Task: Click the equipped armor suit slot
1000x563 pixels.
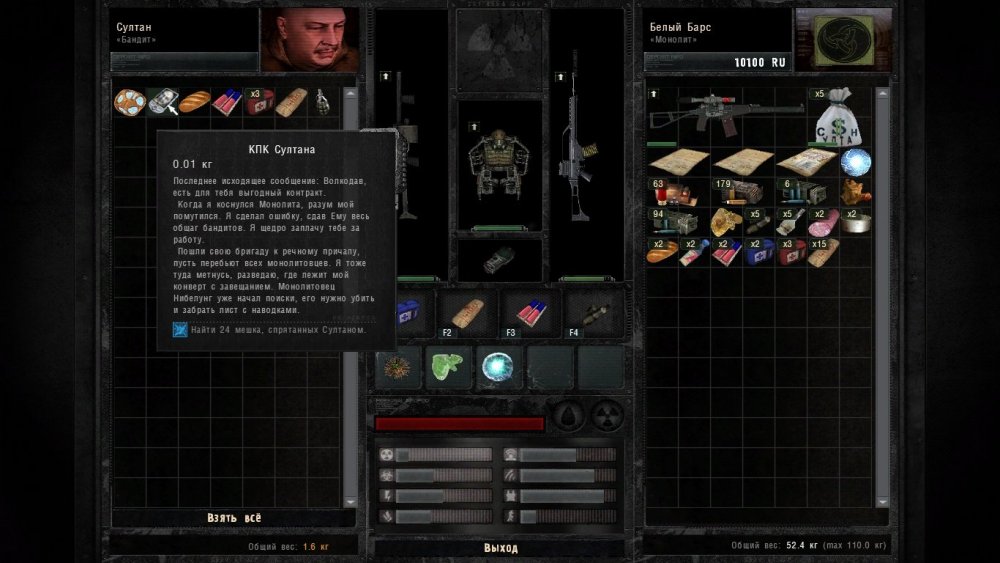Action: click(x=499, y=163)
